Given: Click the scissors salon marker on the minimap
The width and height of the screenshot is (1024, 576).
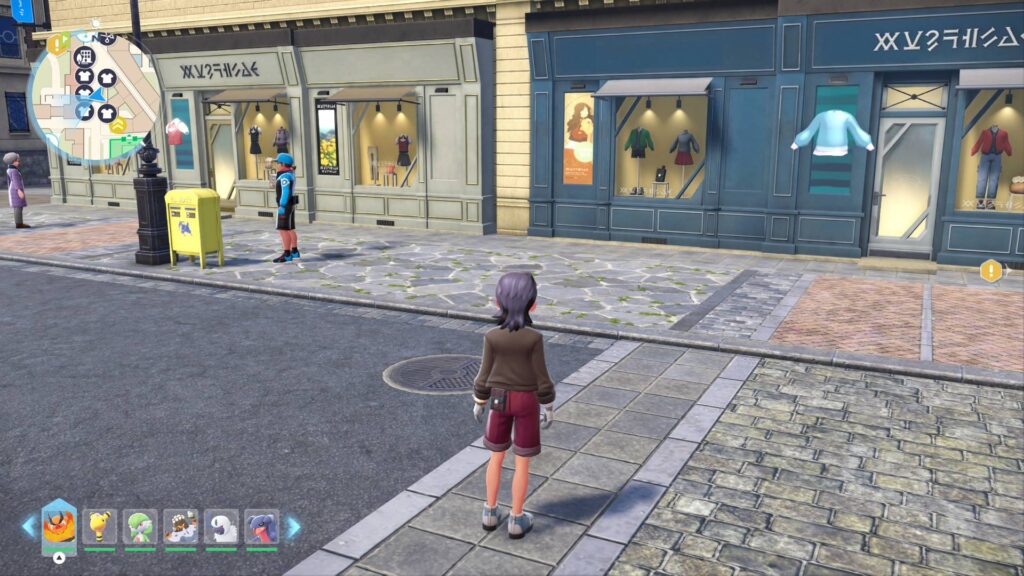Looking at the screenshot, I should [106, 39].
